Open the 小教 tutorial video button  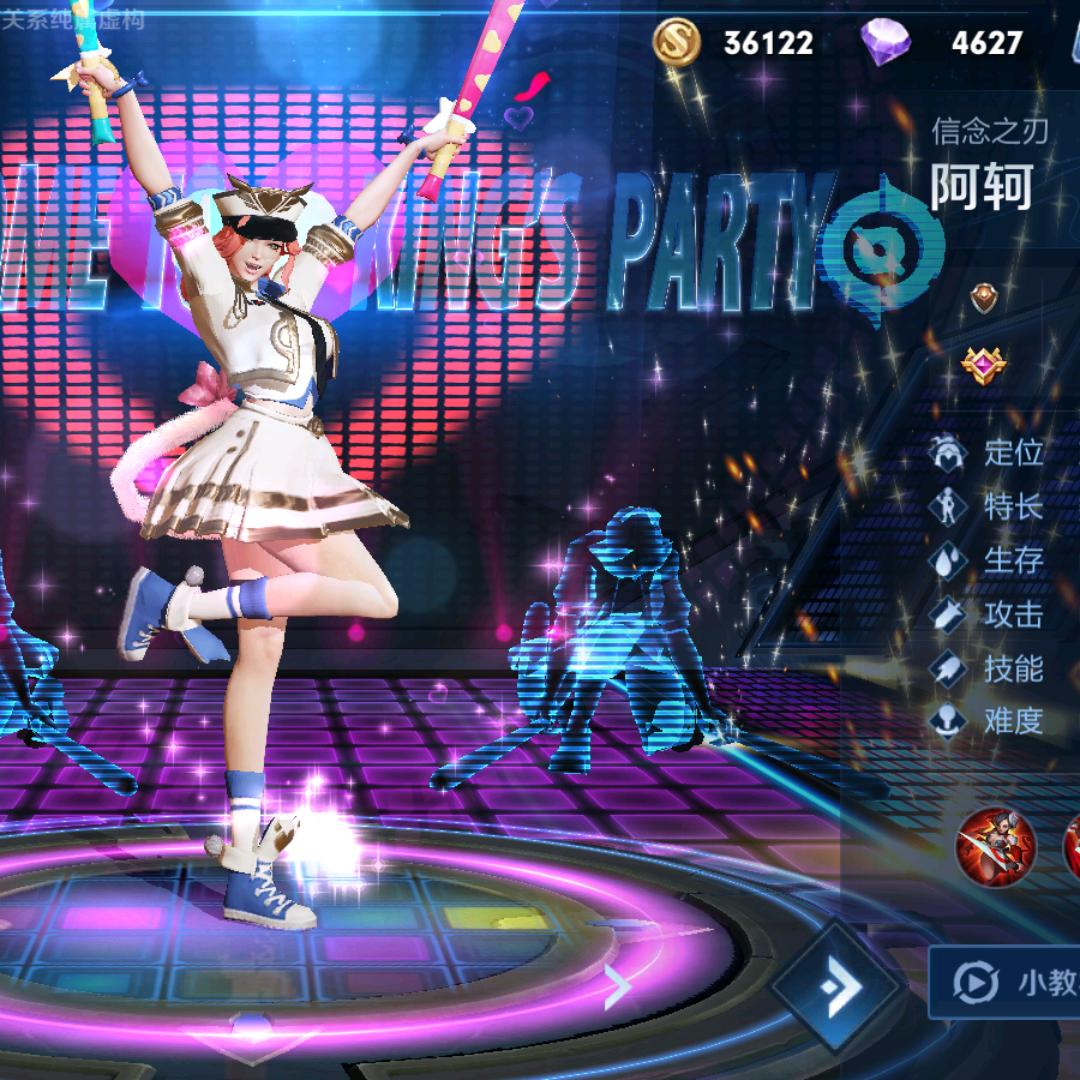tap(1004, 982)
